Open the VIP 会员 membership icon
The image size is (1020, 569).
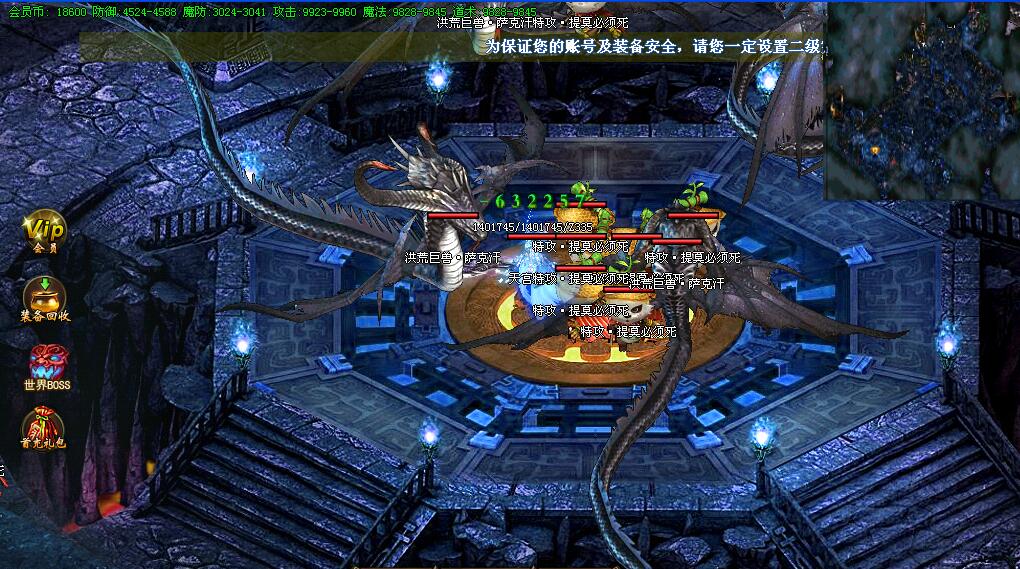[45, 231]
